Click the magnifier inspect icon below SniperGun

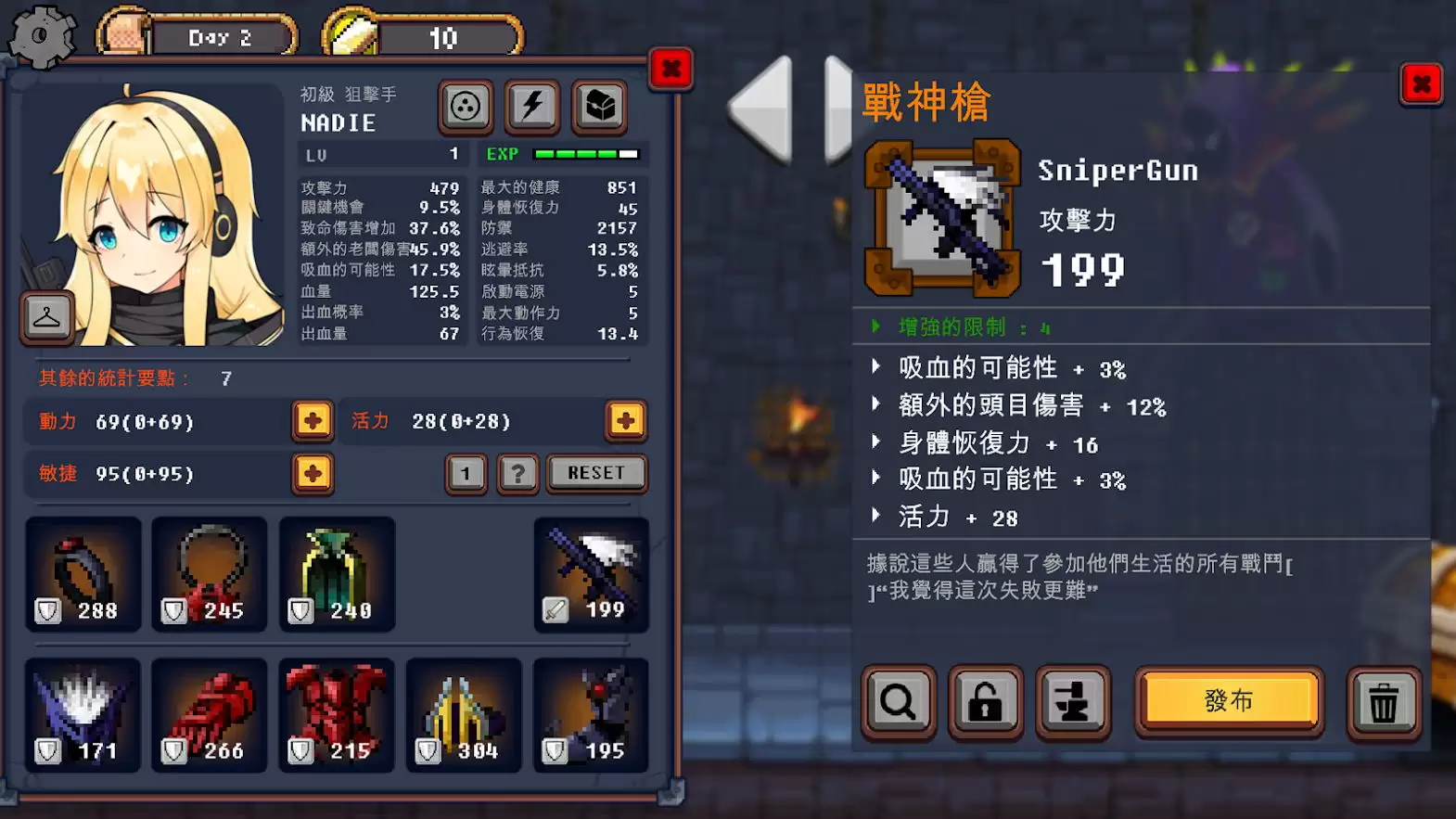[897, 702]
